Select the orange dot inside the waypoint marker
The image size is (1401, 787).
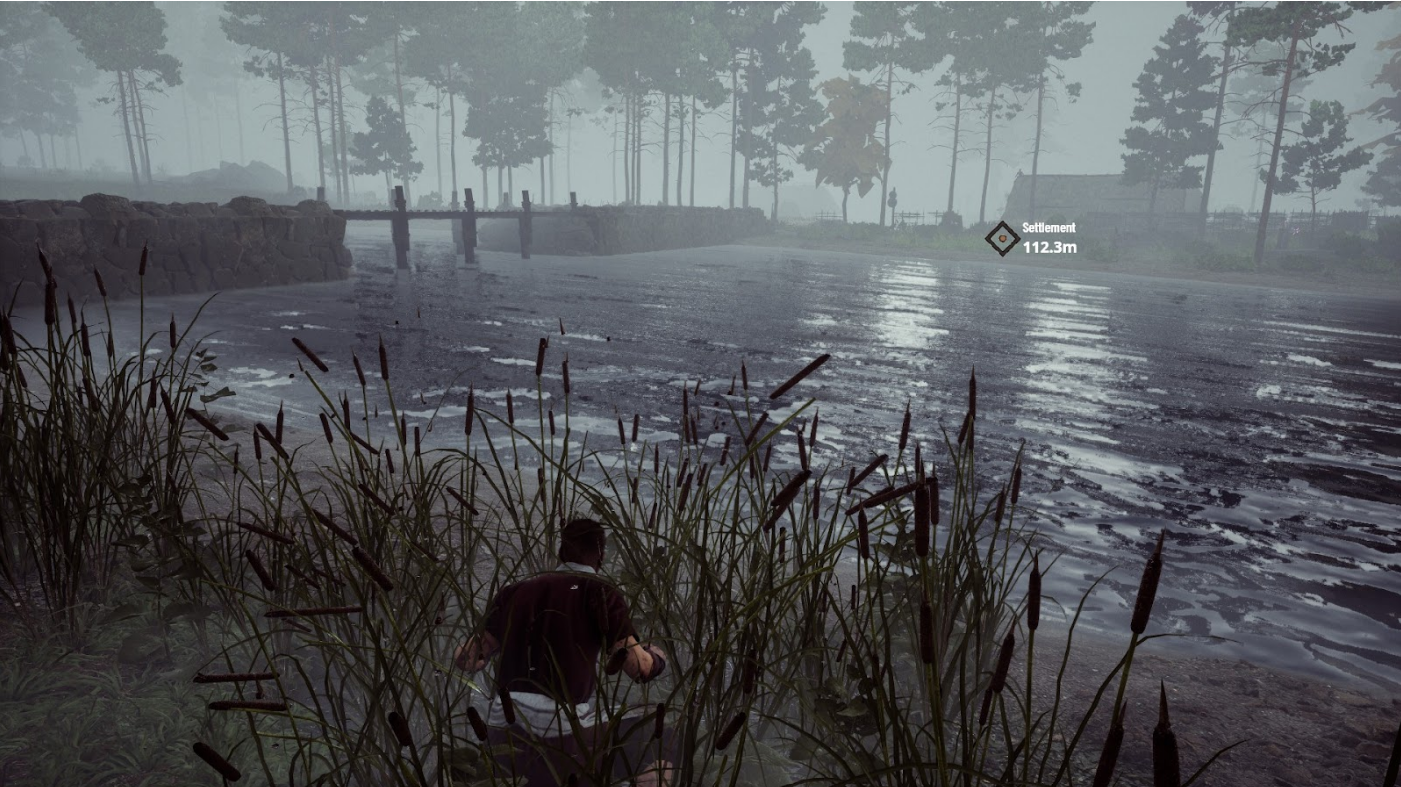coord(1002,238)
